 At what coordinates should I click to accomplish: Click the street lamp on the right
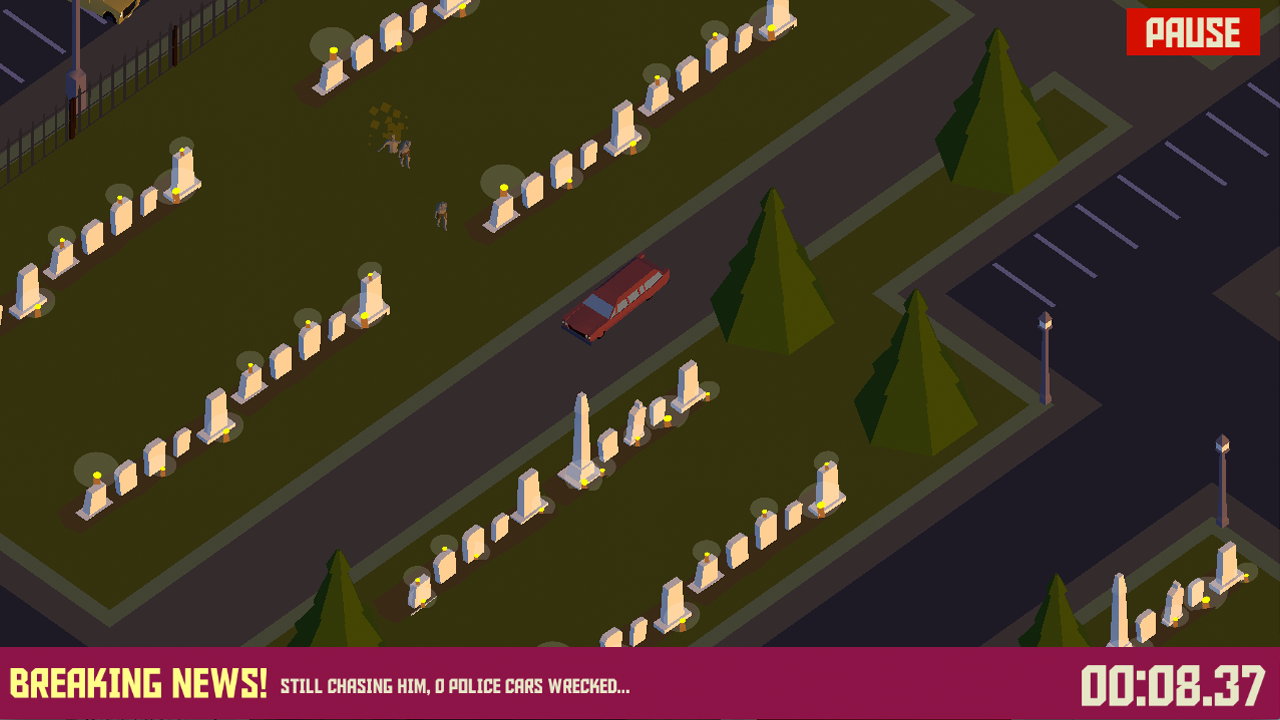tap(1043, 355)
